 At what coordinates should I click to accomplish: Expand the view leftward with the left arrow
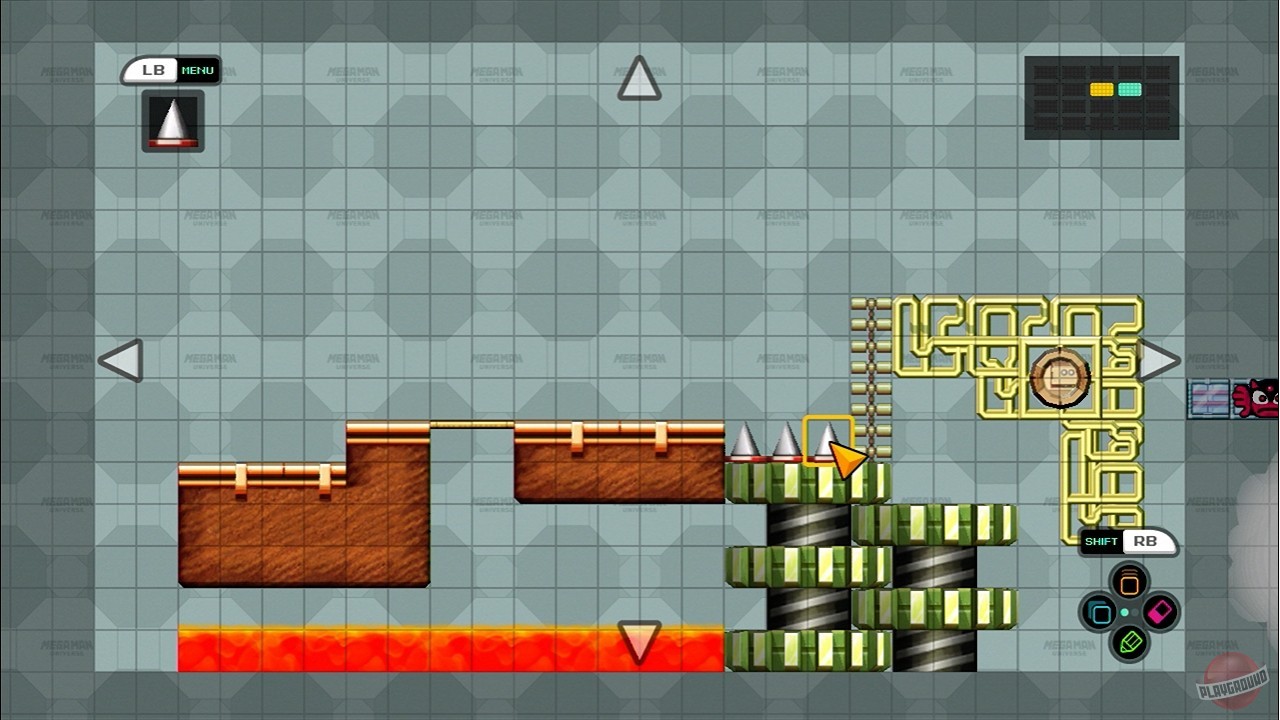[x=120, y=361]
